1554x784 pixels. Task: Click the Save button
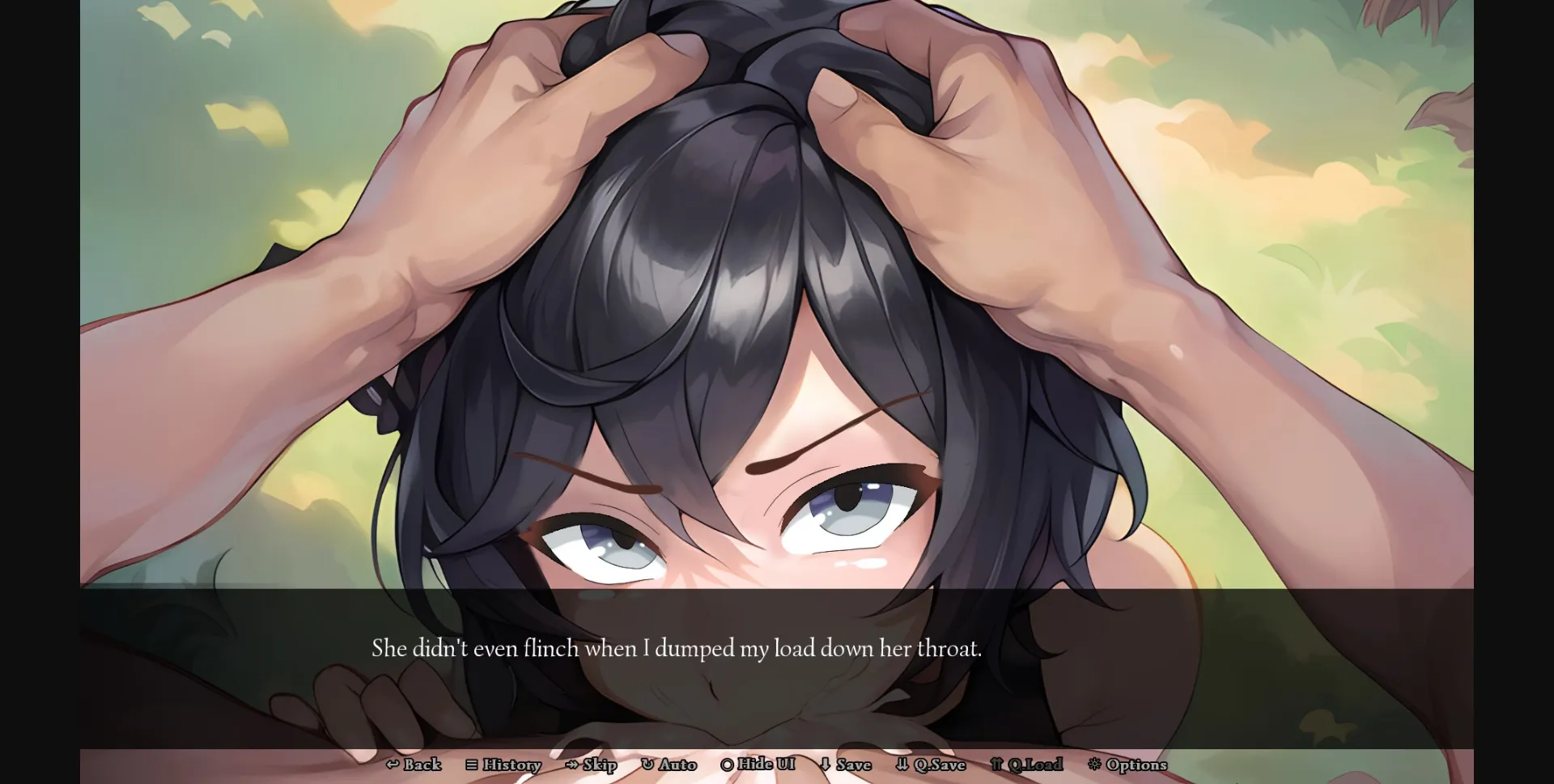[x=846, y=765]
